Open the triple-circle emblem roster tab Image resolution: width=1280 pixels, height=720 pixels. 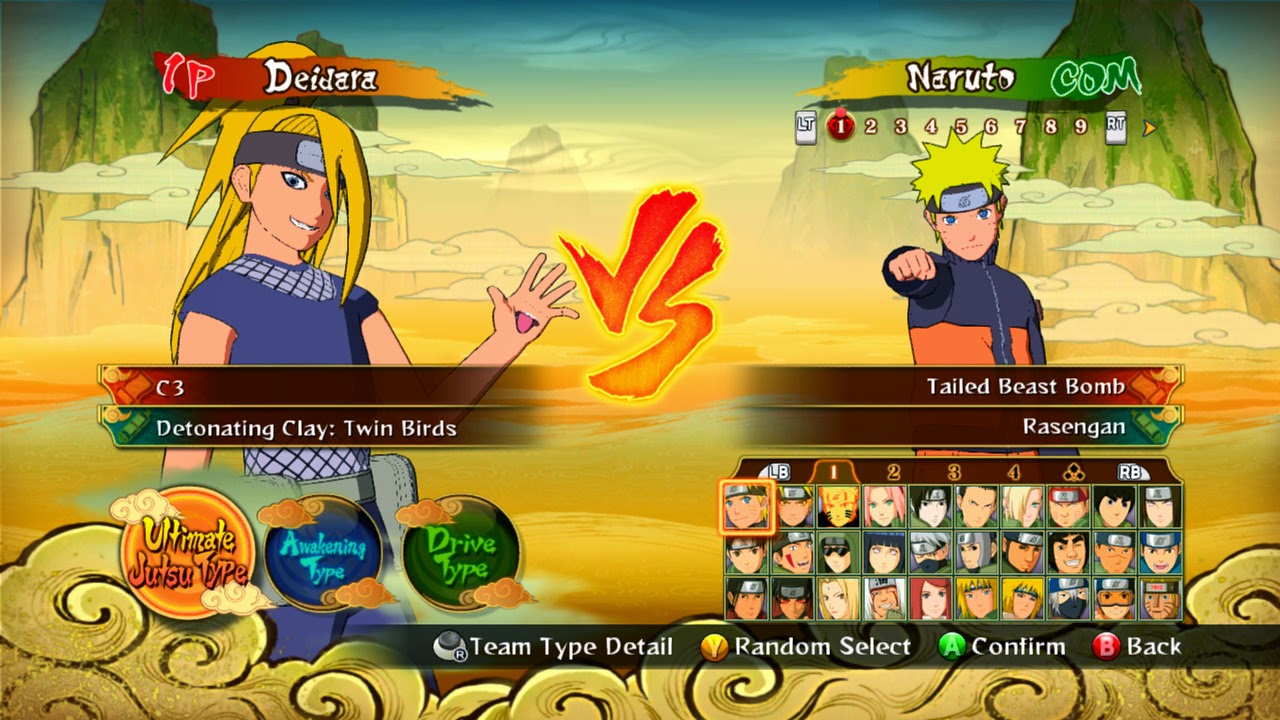pos(1073,472)
